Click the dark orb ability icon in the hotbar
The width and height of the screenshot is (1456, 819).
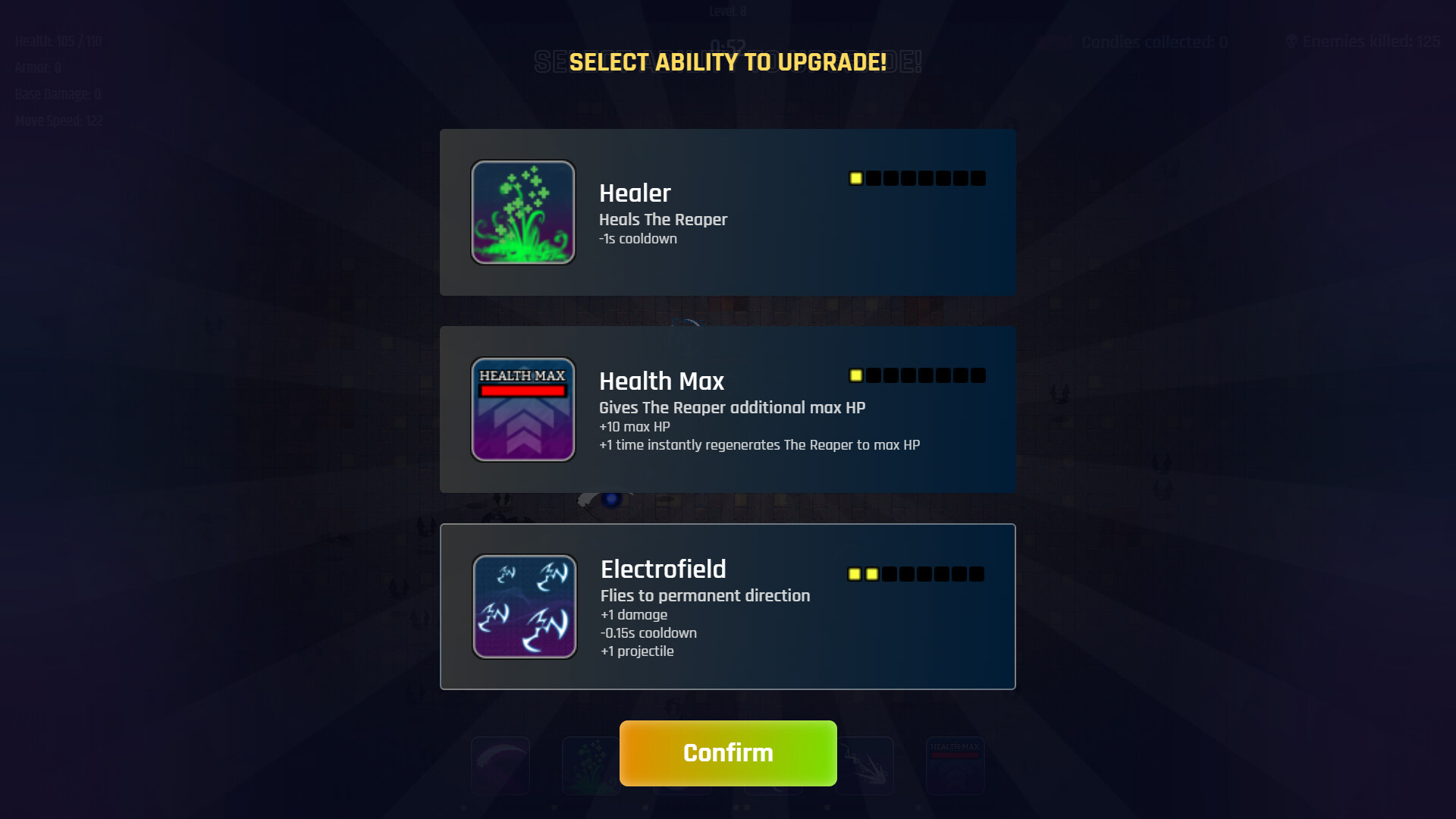click(x=773, y=766)
